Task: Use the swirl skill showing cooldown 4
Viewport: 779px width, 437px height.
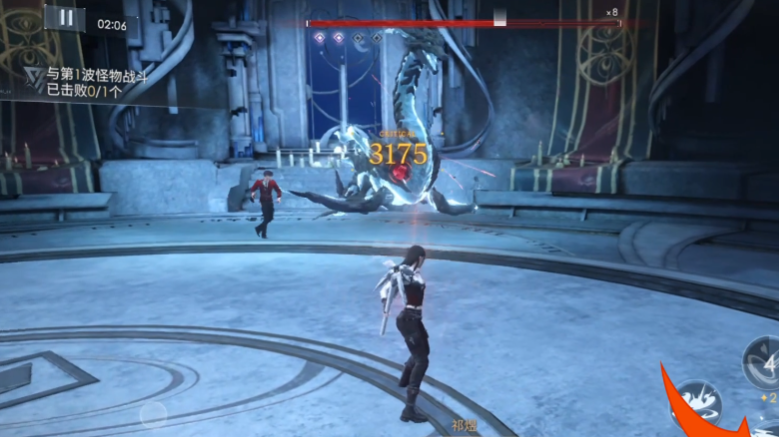Action: pos(763,360)
